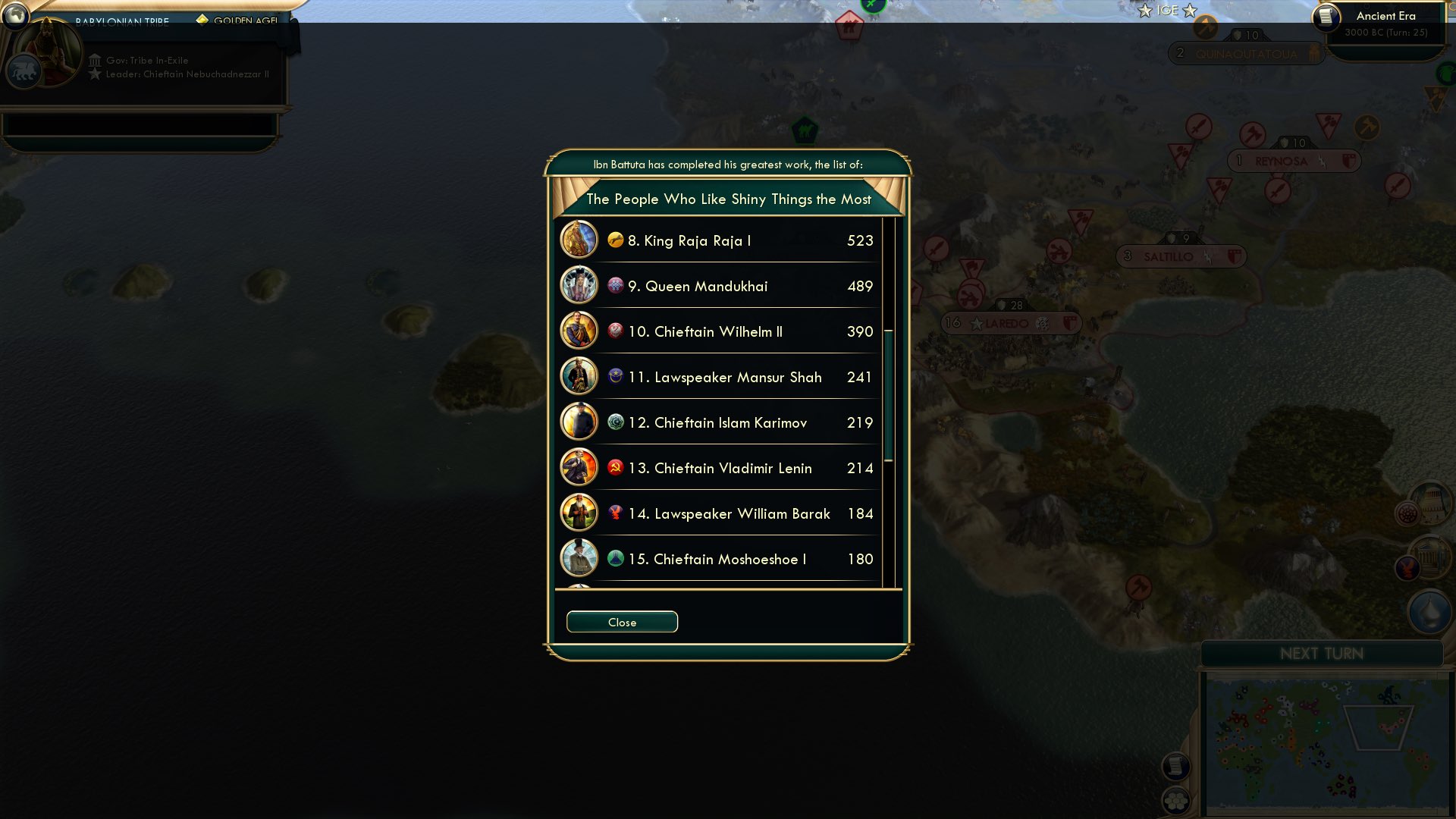
Task: Click the red phoenix notification icon
Action: click(x=1407, y=569)
